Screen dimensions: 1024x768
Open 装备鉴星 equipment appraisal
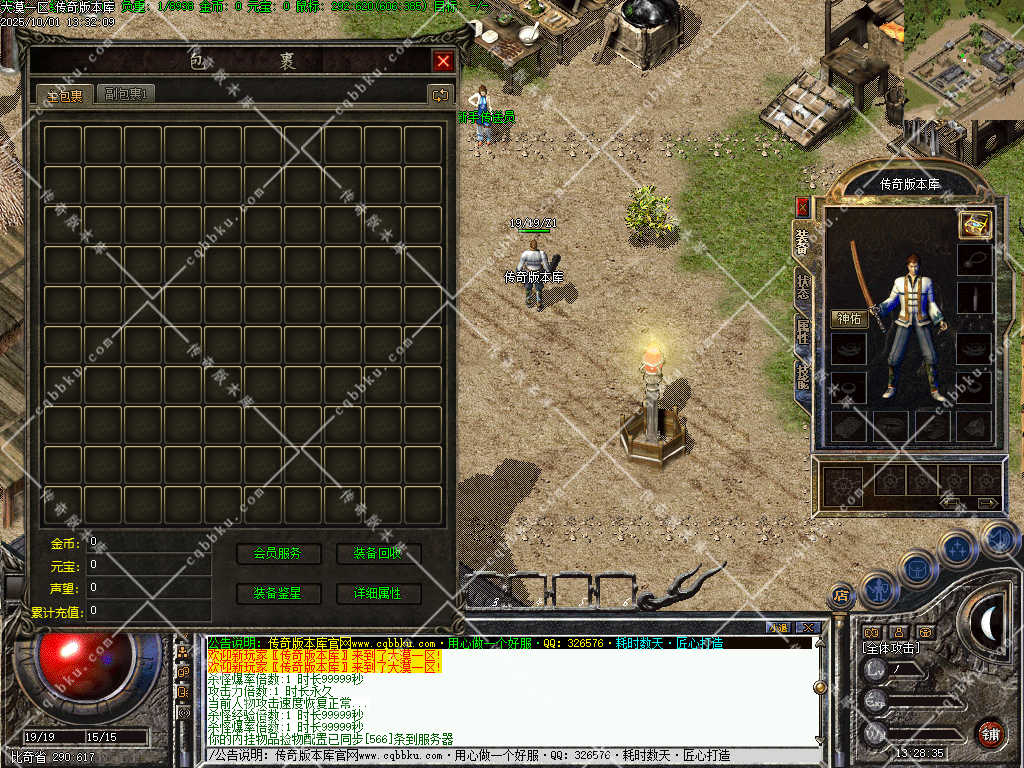coord(278,593)
